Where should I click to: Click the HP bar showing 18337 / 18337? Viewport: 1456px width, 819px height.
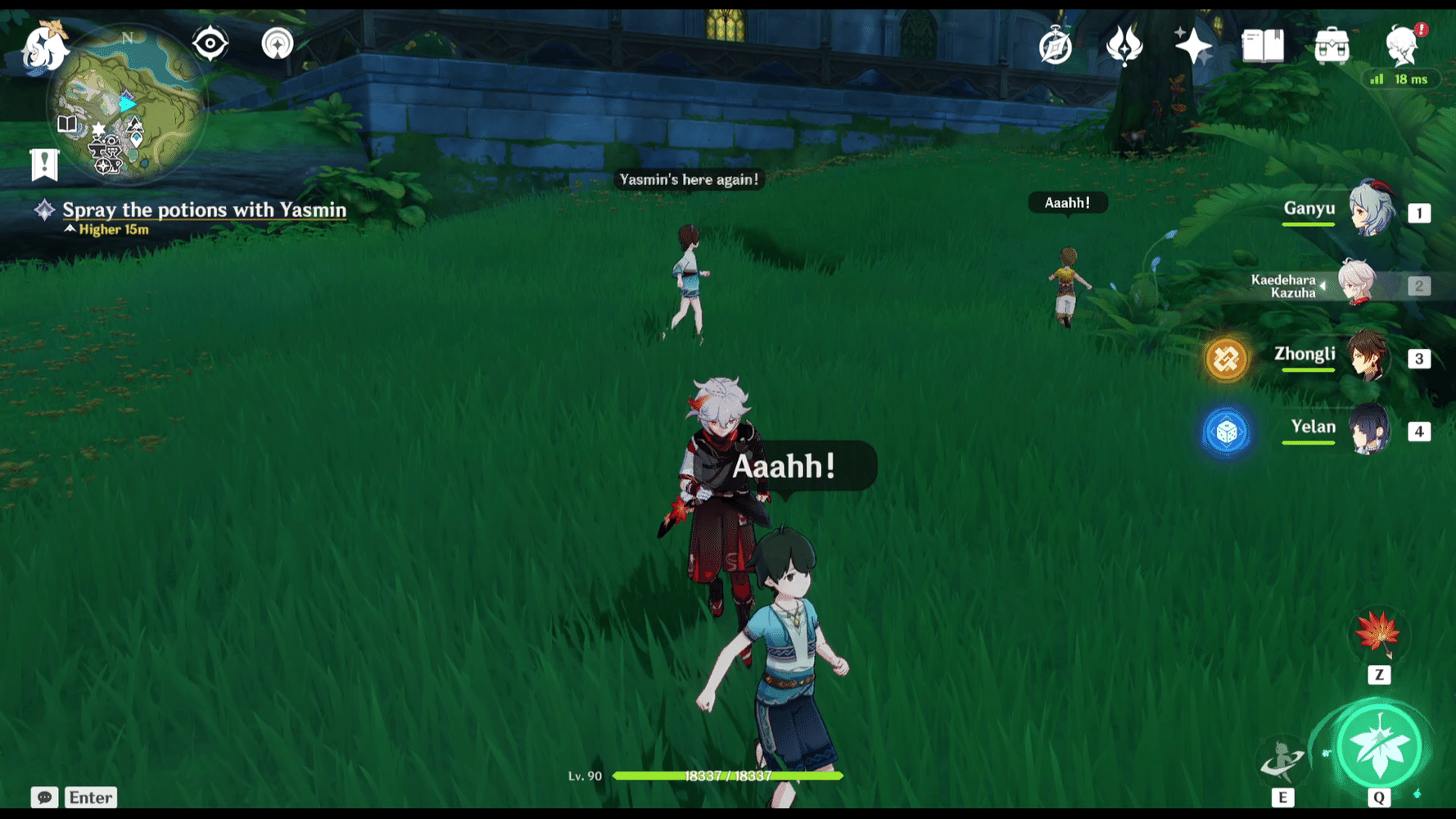729,776
